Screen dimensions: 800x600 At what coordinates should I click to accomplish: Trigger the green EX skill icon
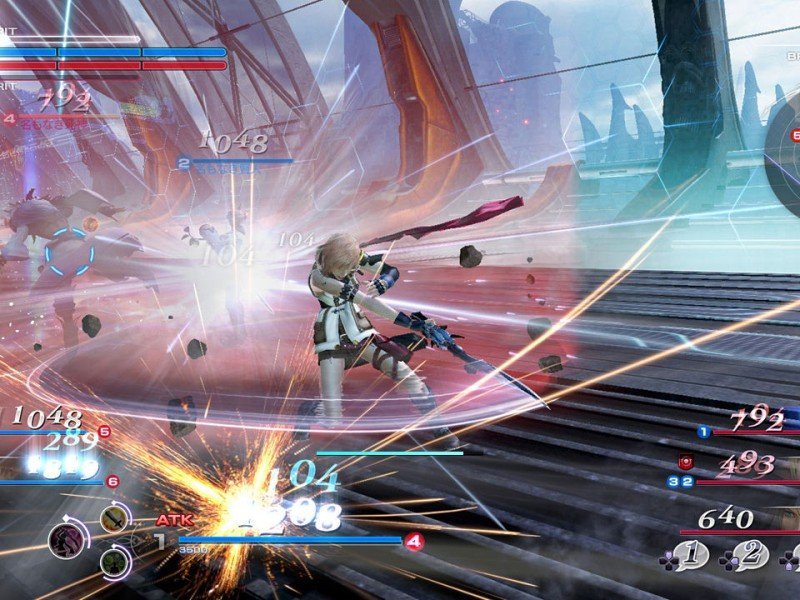(112, 564)
